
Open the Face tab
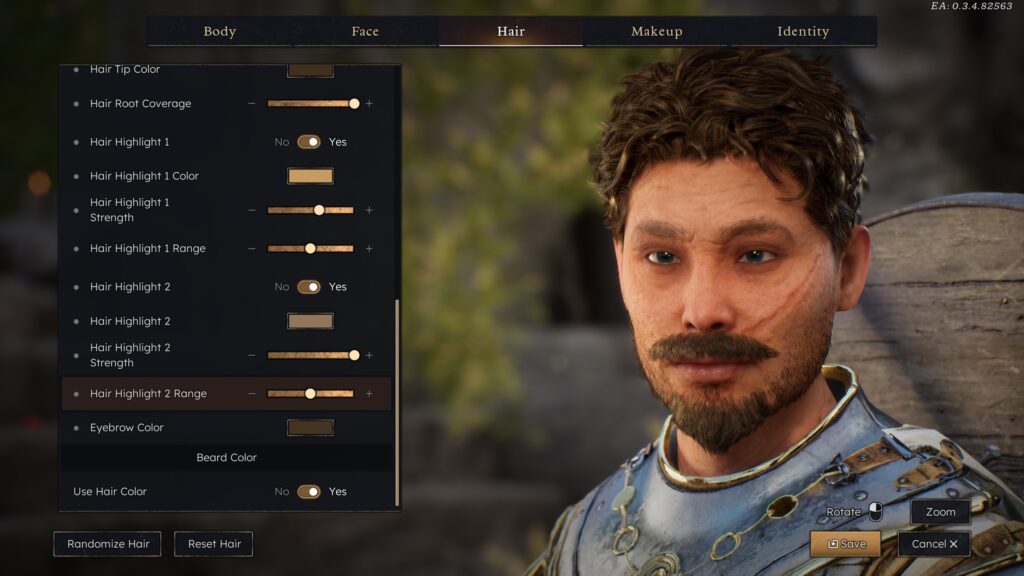365,31
